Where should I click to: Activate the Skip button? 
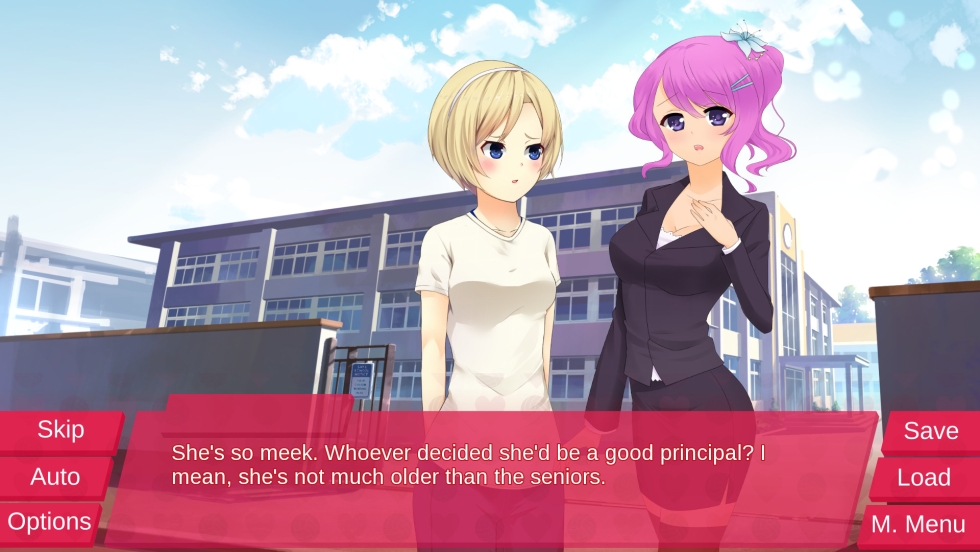click(60, 430)
